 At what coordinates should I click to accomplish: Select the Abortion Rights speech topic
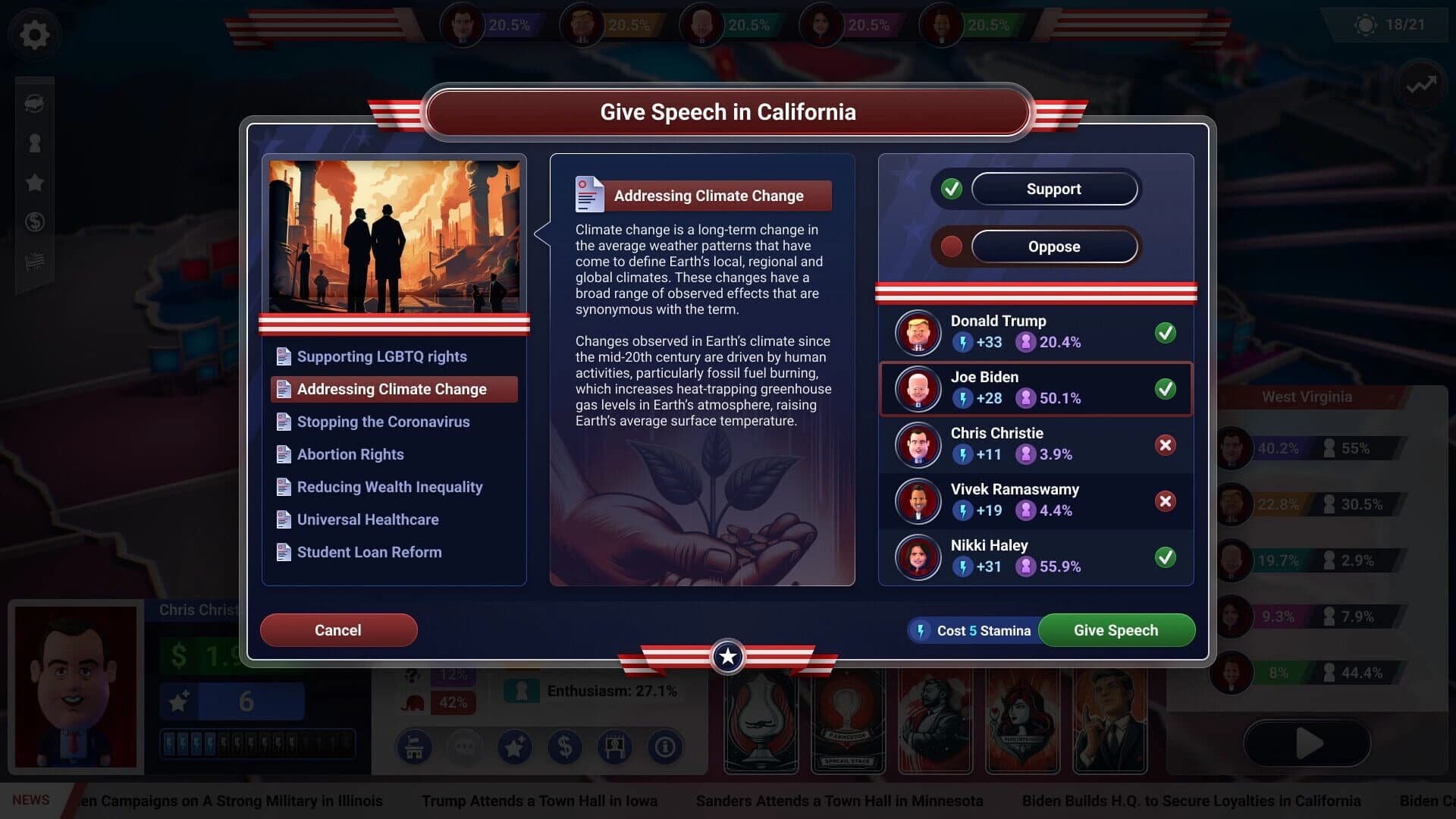tap(350, 453)
